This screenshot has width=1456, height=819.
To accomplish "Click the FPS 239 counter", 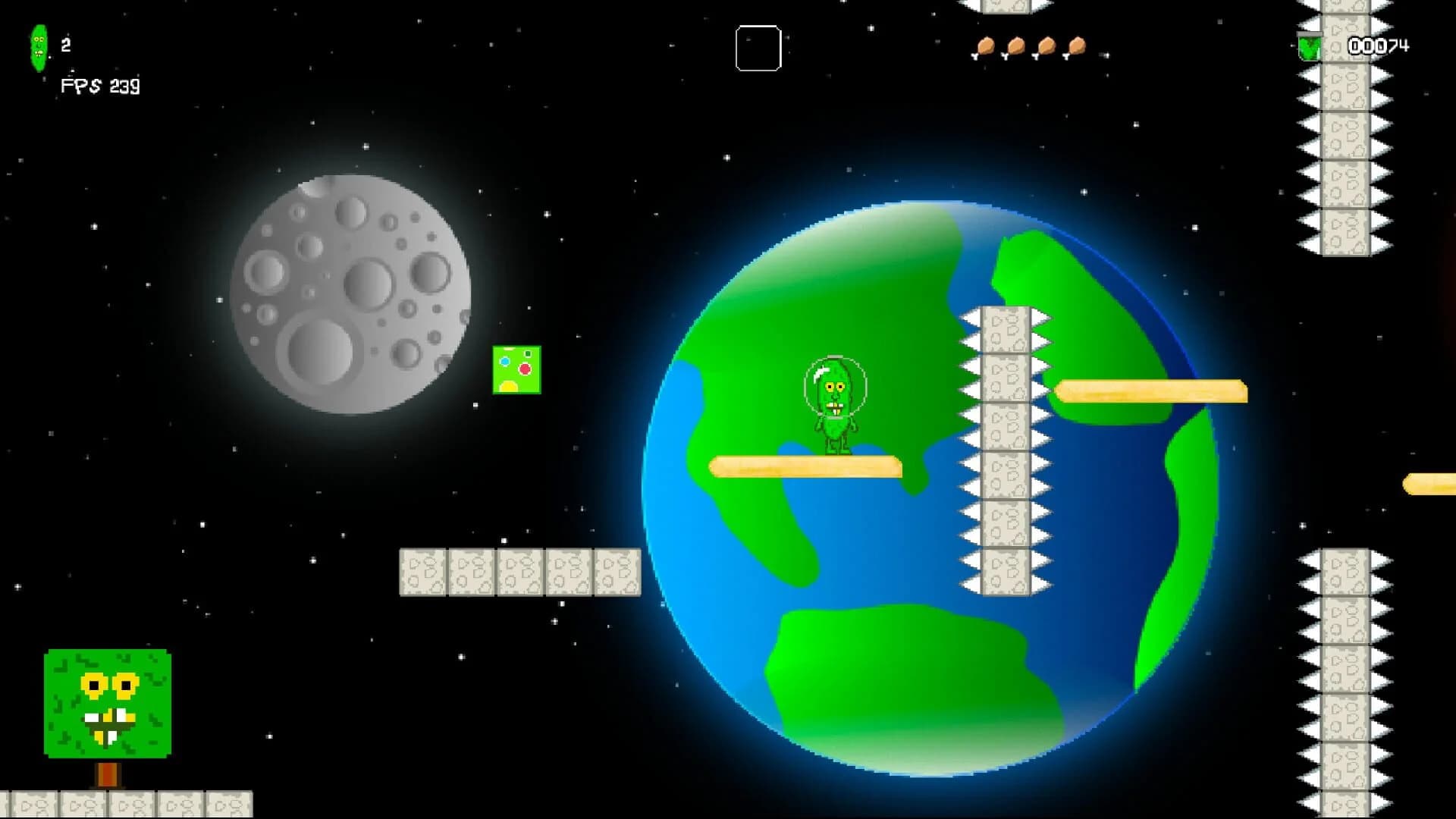I will pos(99,86).
